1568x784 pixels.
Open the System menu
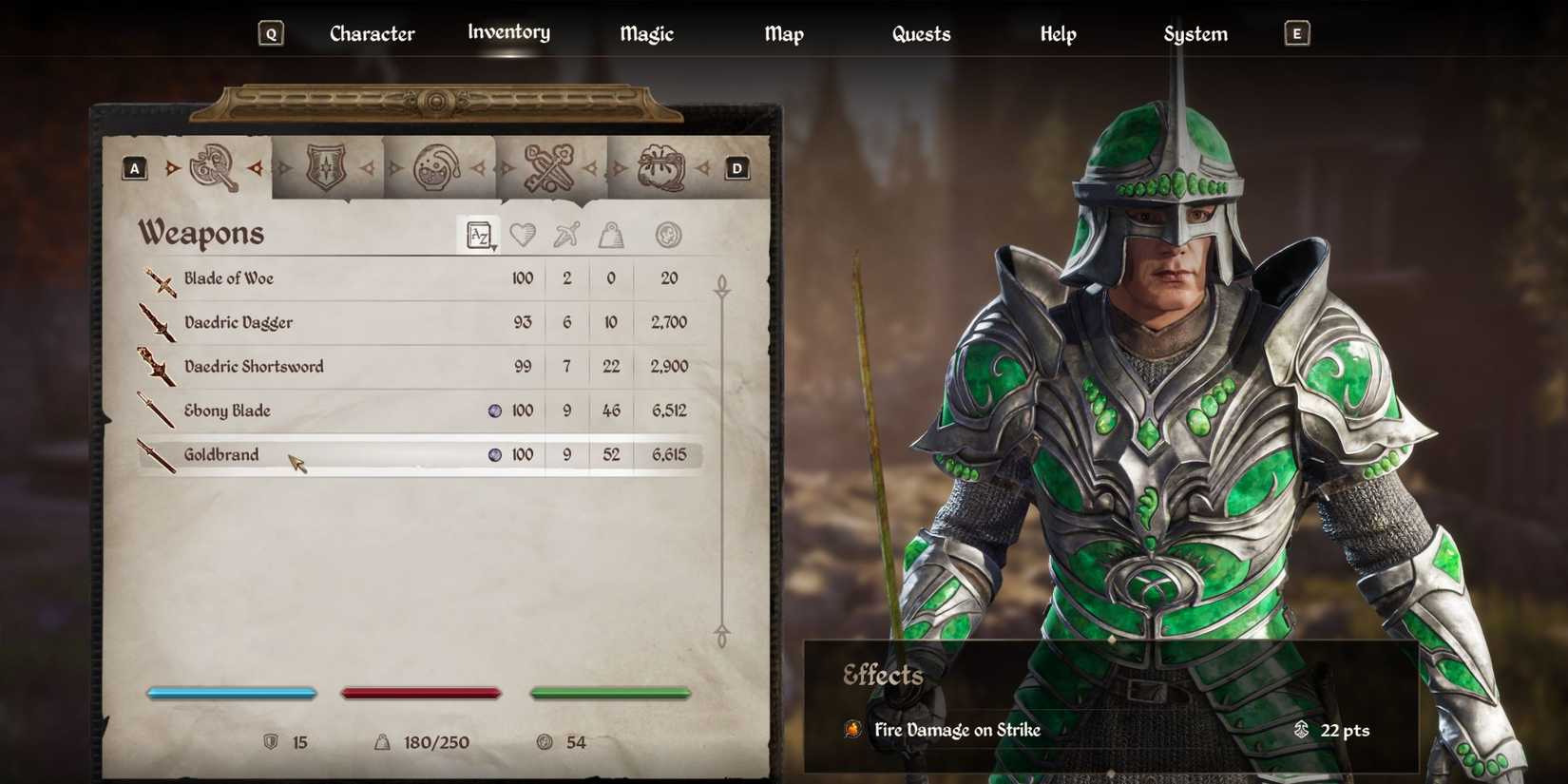pyautogui.click(x=1194, y=33)
